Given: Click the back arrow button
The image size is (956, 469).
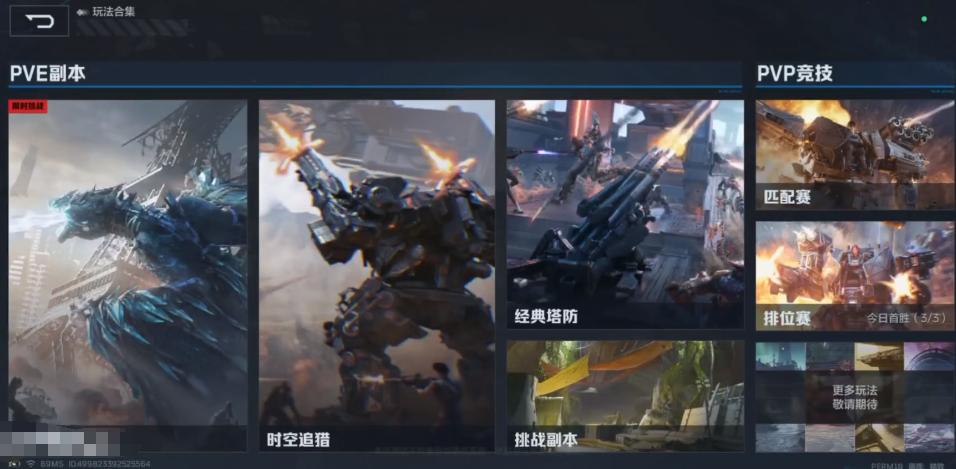Looking at the screenshot, I should [39, 21].
